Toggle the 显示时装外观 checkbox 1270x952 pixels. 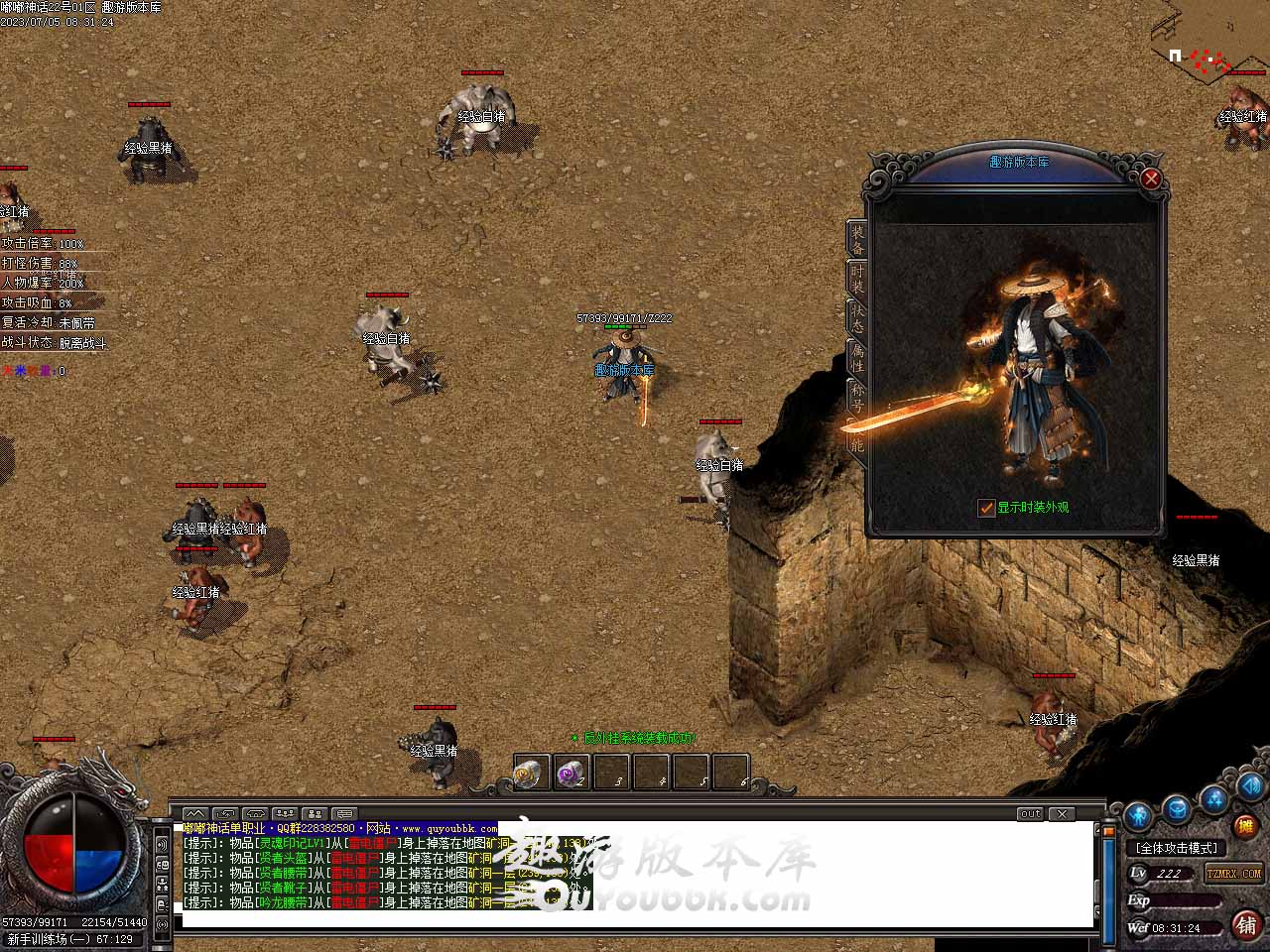pyautogui.click(x=986, y=508)
